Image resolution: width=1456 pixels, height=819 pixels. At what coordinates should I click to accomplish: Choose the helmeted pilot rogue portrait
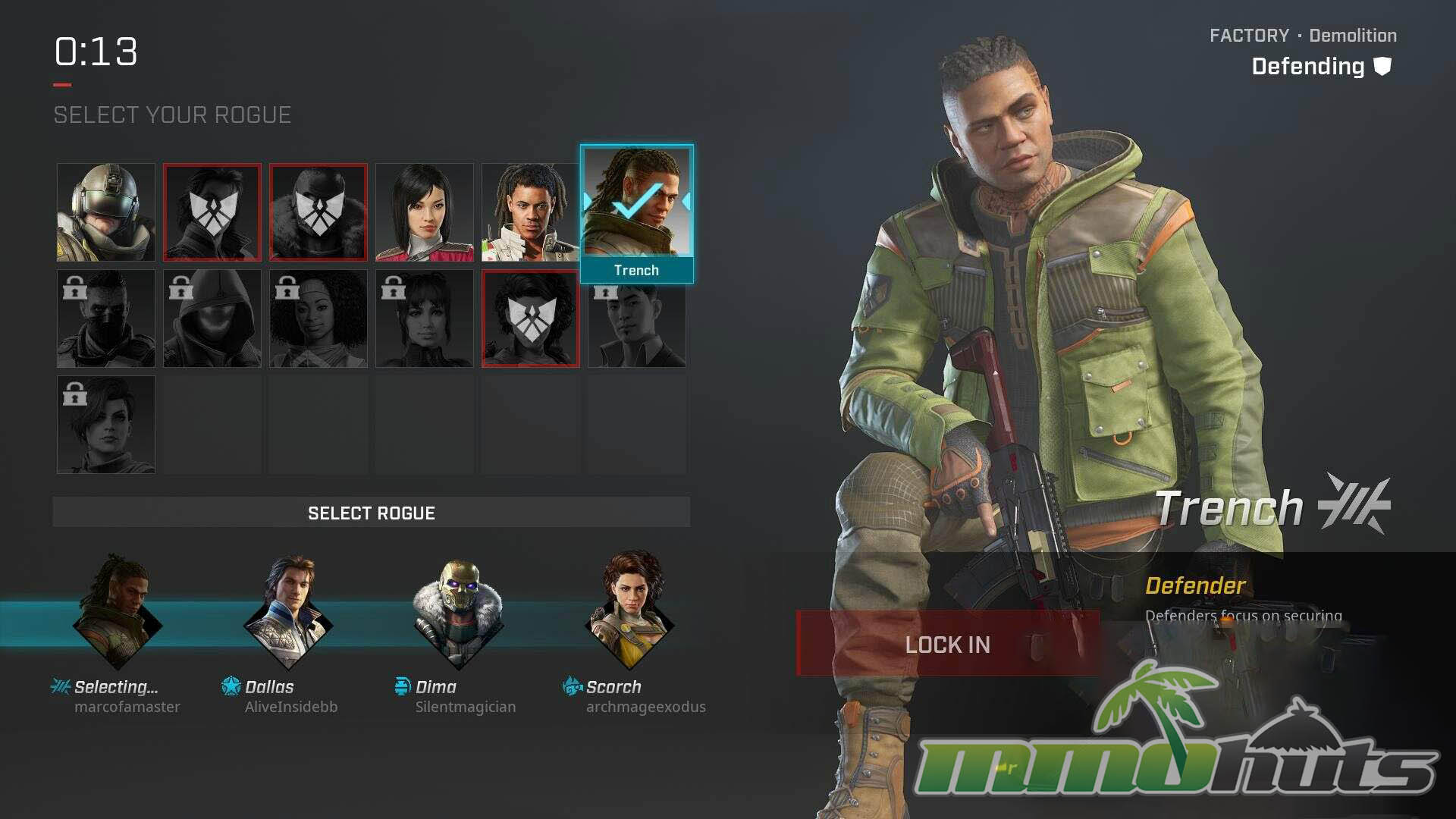coord(106,212)
